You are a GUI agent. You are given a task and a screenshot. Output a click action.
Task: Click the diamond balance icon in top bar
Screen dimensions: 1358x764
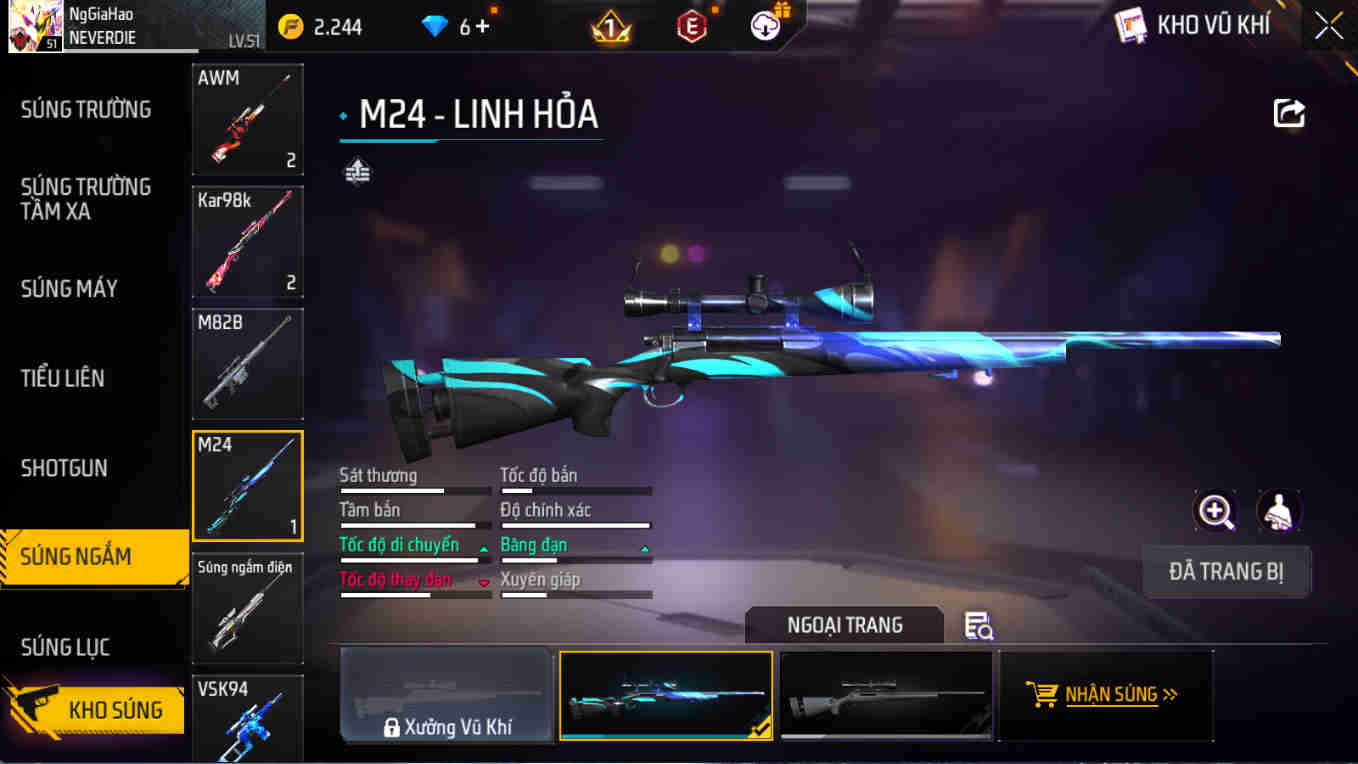434,25
